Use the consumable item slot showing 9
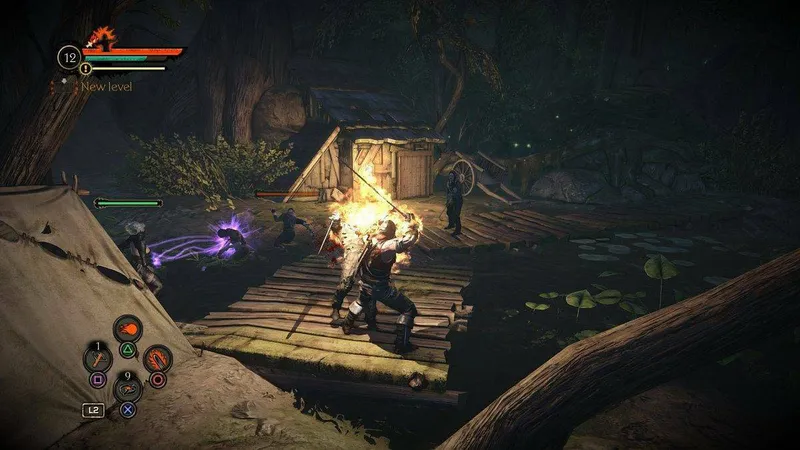 127,388
